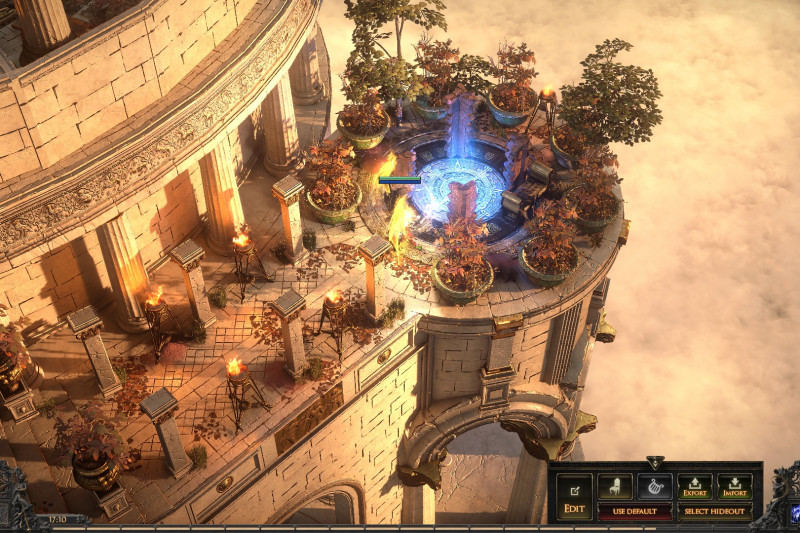Collapse the hideout panel with the arrow
This screenshot has width=800, height=533.
point(655,463)
